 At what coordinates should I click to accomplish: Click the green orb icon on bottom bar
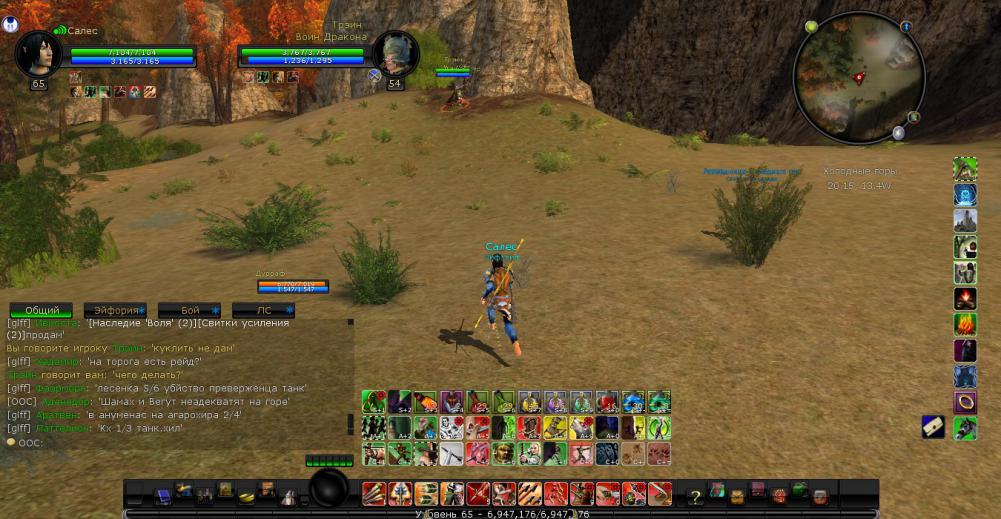click(x=799, y=490)
